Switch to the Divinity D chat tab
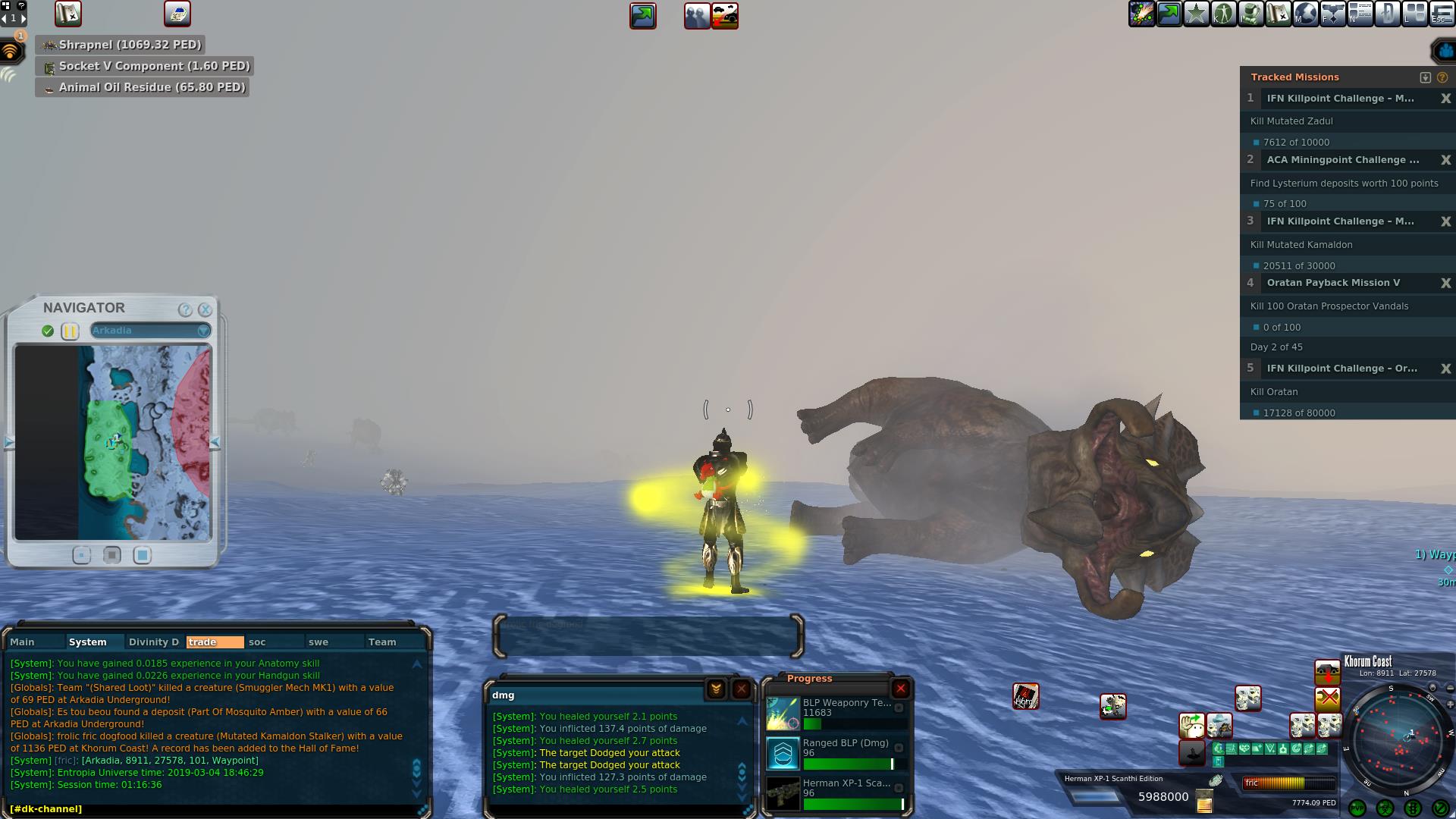1456x819 pixels. click(x=154, y=642)
